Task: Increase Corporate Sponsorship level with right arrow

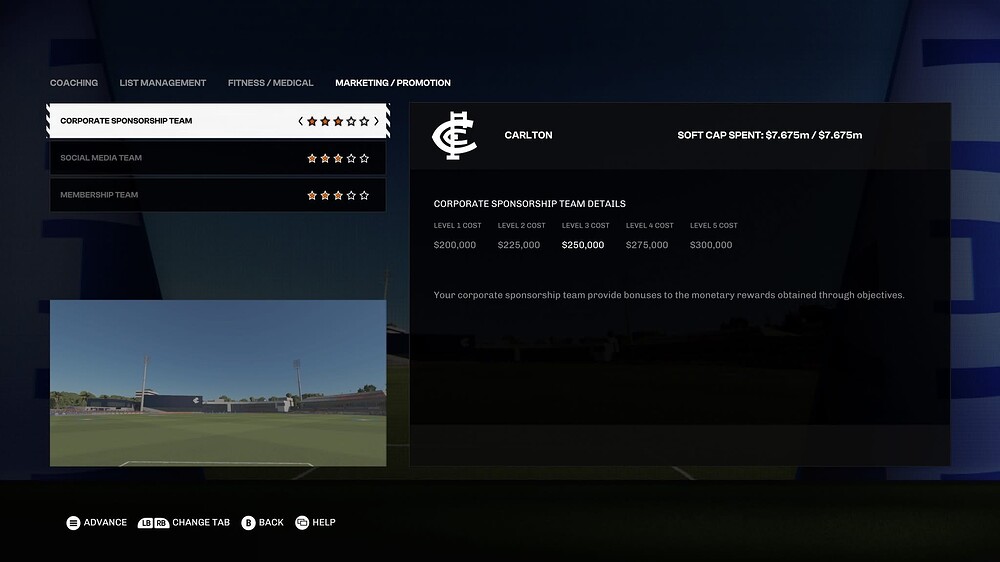Action: (x=377, y=121)
